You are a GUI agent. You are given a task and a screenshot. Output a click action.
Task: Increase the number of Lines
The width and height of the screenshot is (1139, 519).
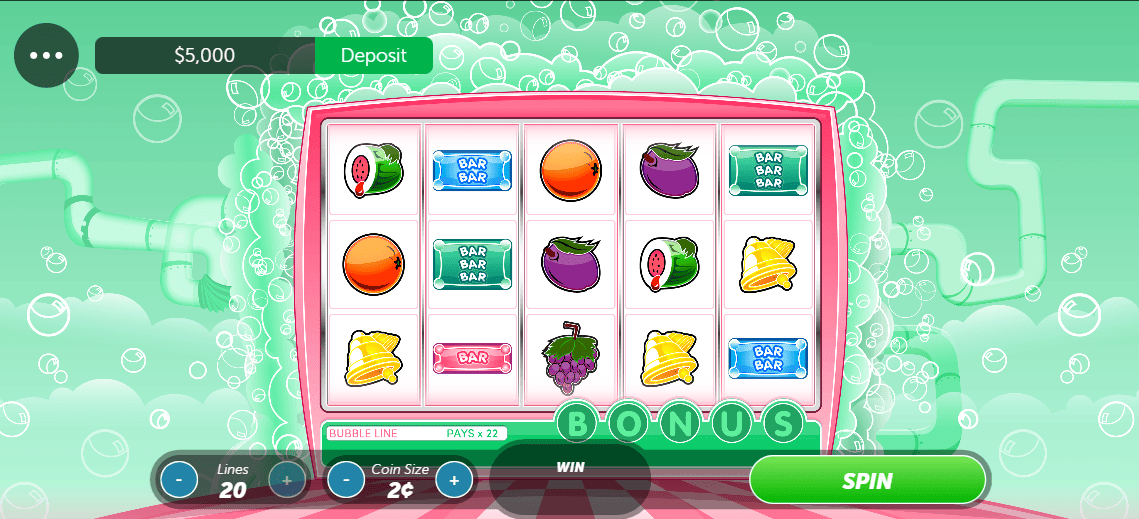click(287, 480)
